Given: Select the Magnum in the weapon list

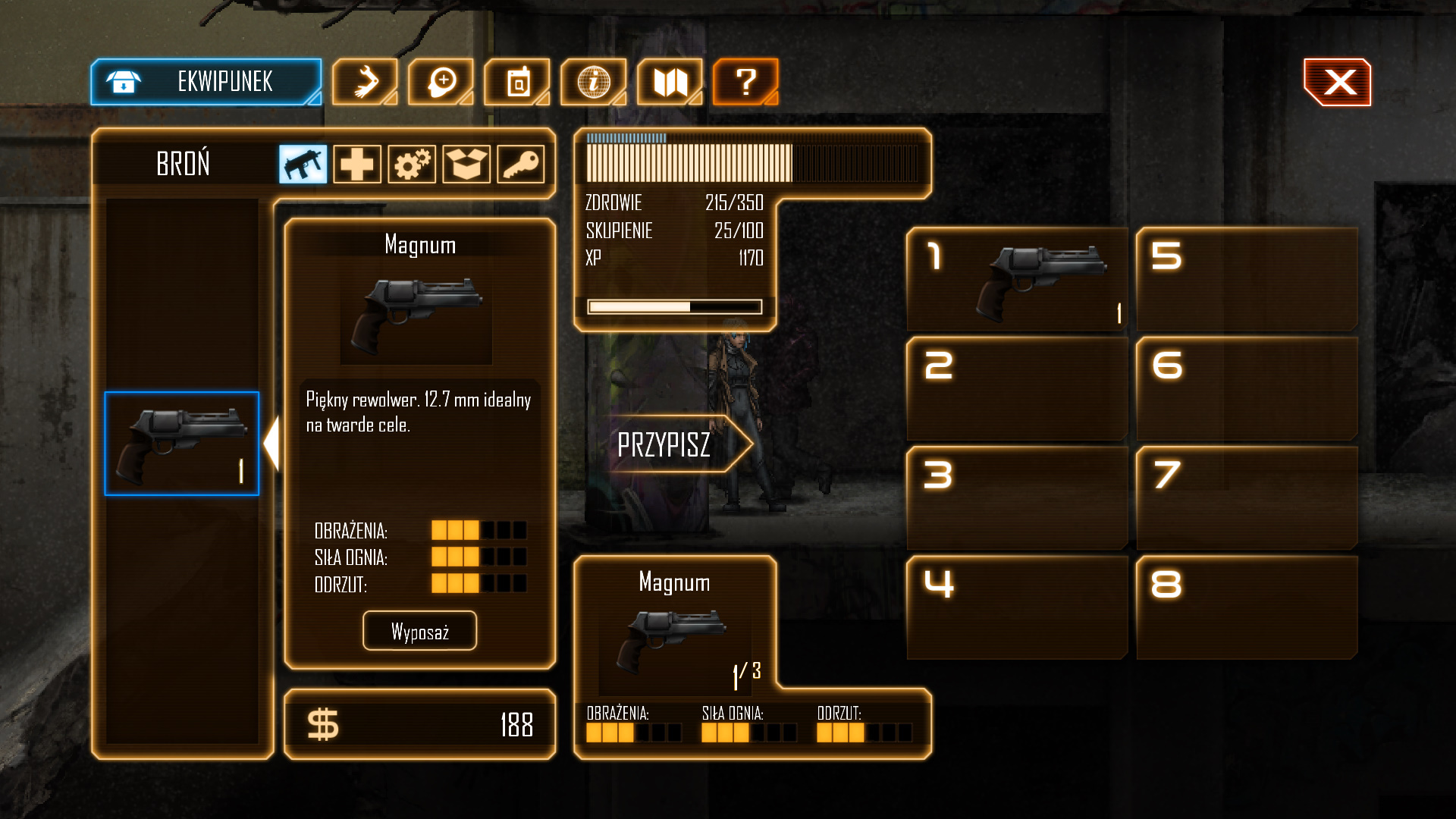Looking at the screenshot, I should 182,444.
